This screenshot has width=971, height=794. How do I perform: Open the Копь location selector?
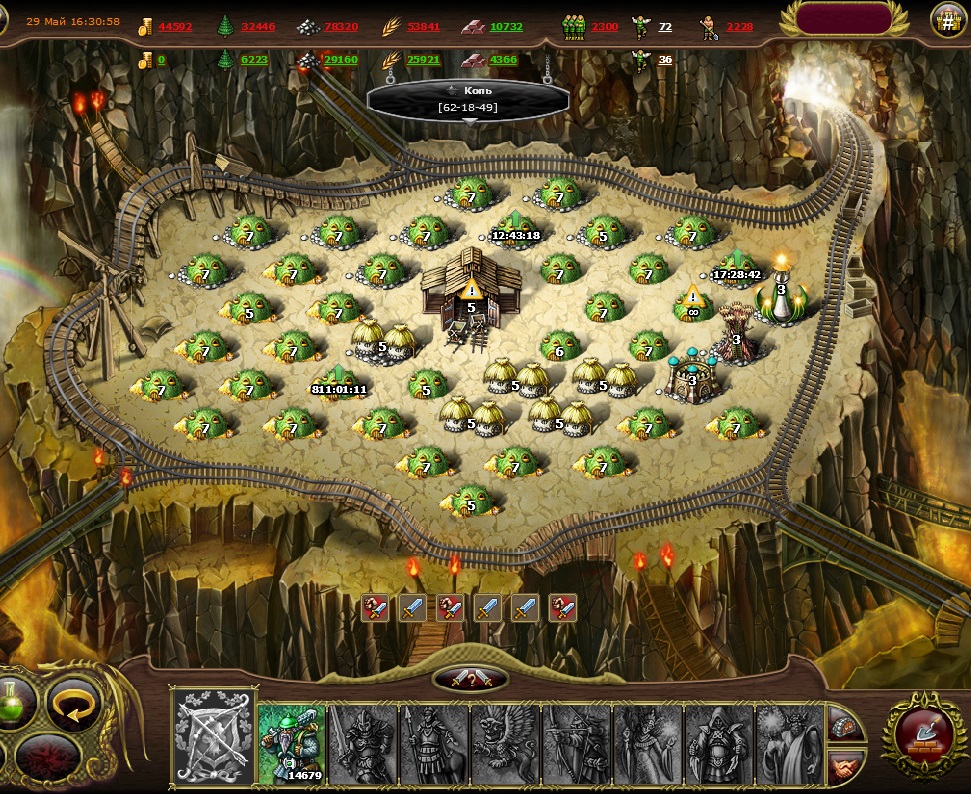[x=468, y=98]
